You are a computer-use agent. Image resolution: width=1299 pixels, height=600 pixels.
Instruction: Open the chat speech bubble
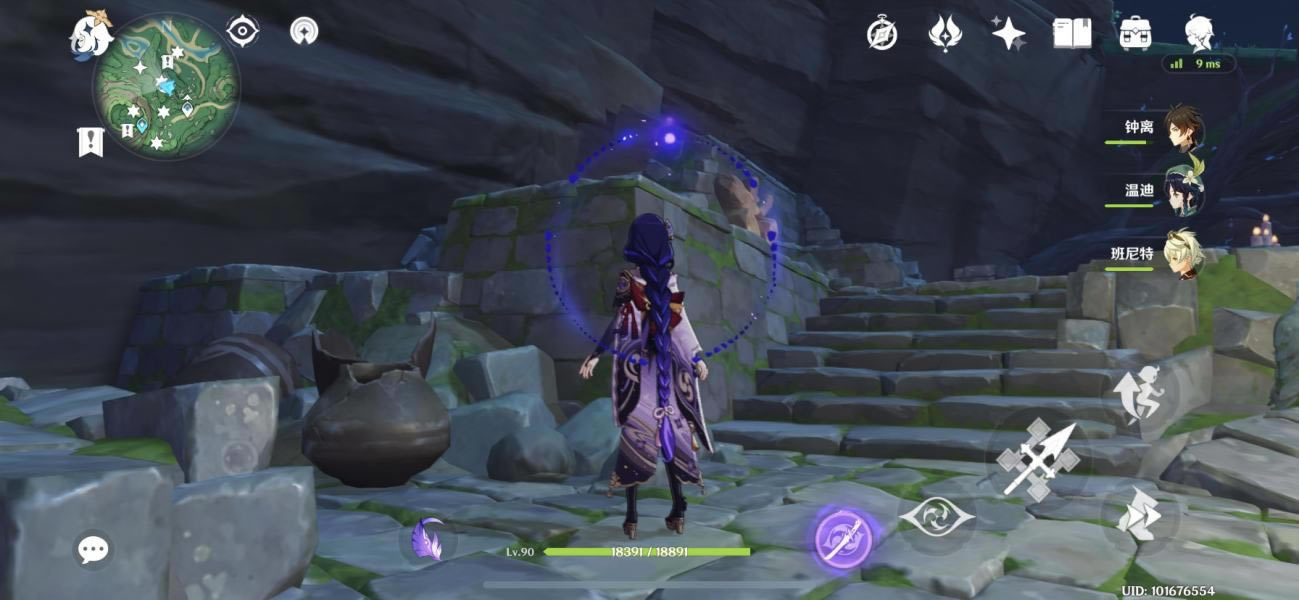(94, 548)
